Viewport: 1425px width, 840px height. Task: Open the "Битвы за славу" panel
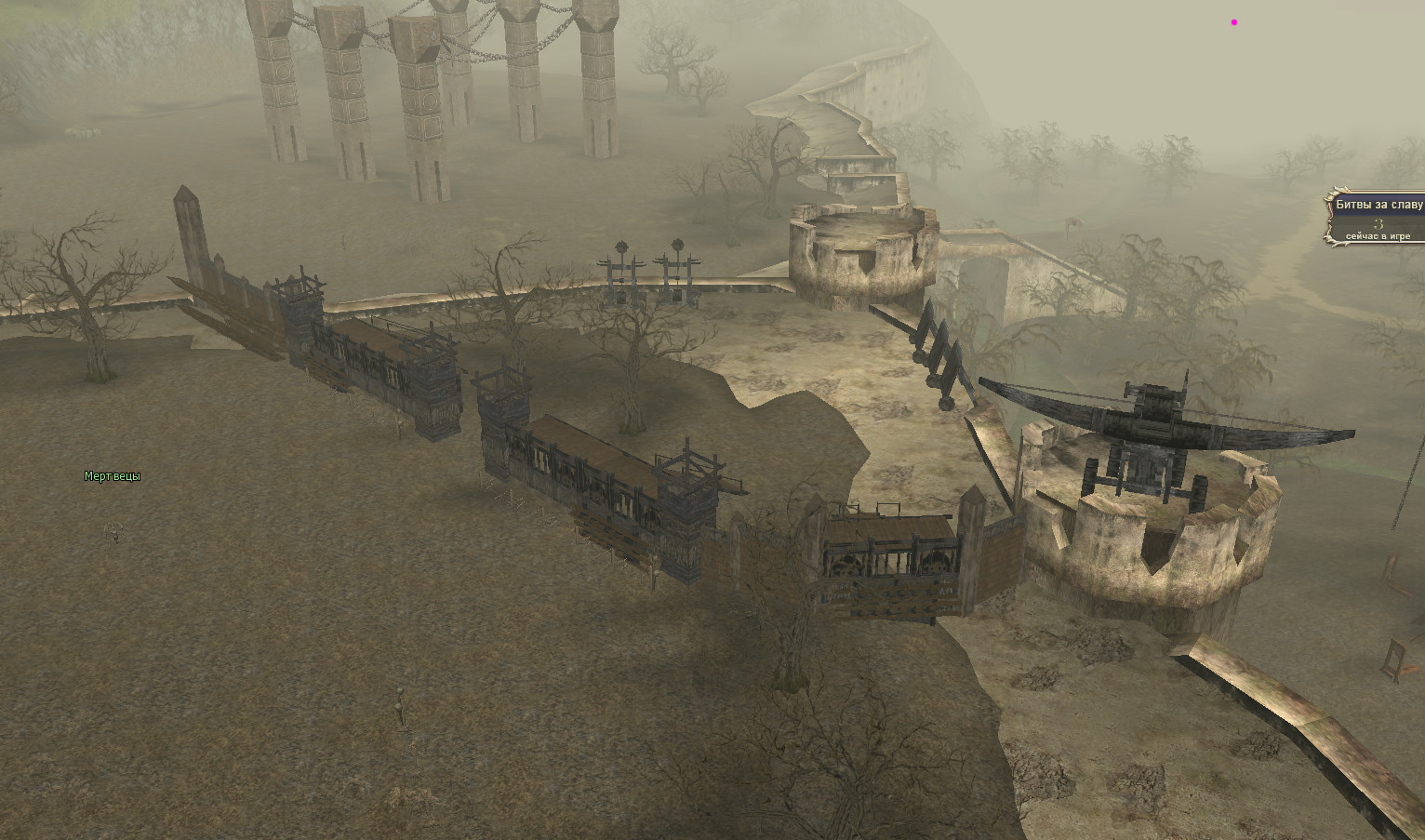point(1378,205)
